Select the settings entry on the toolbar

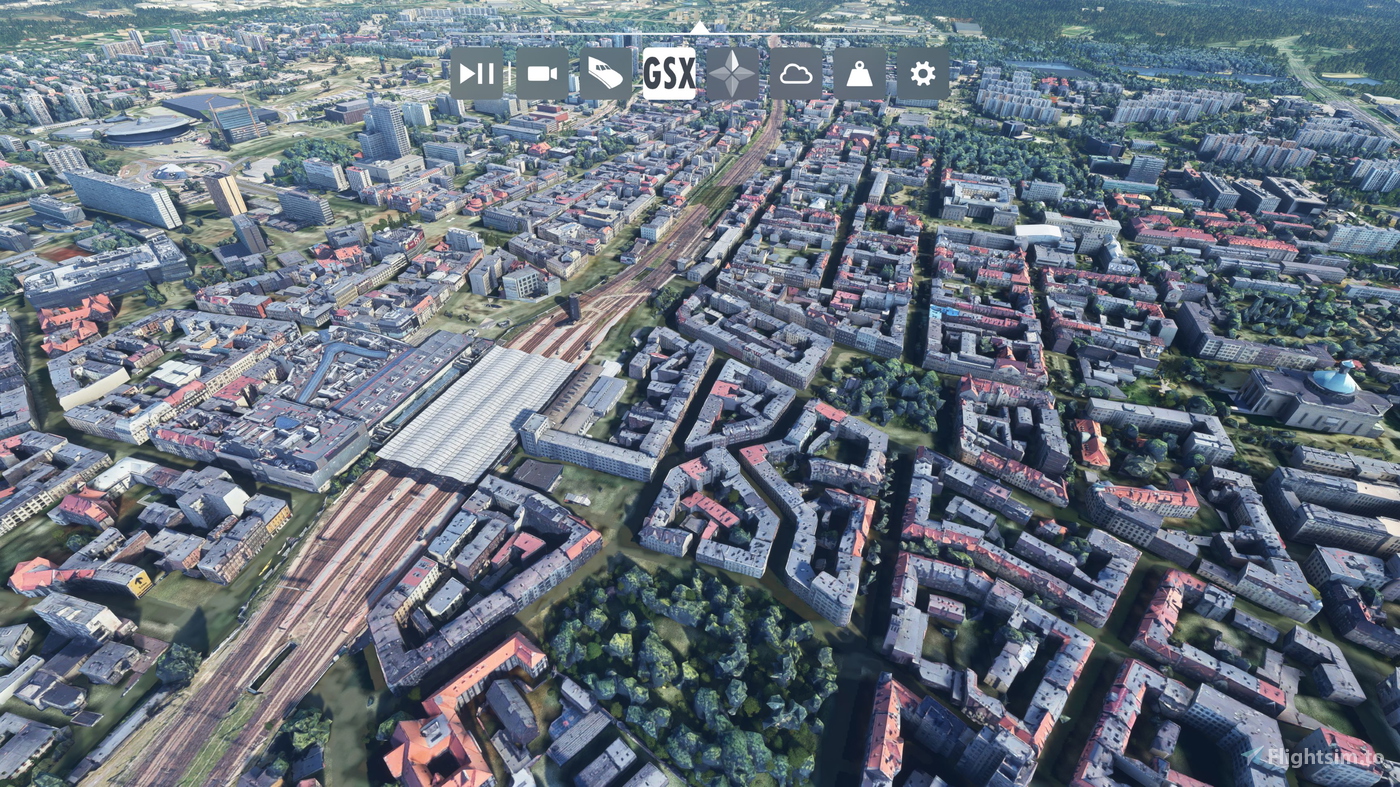pos(920,72)
